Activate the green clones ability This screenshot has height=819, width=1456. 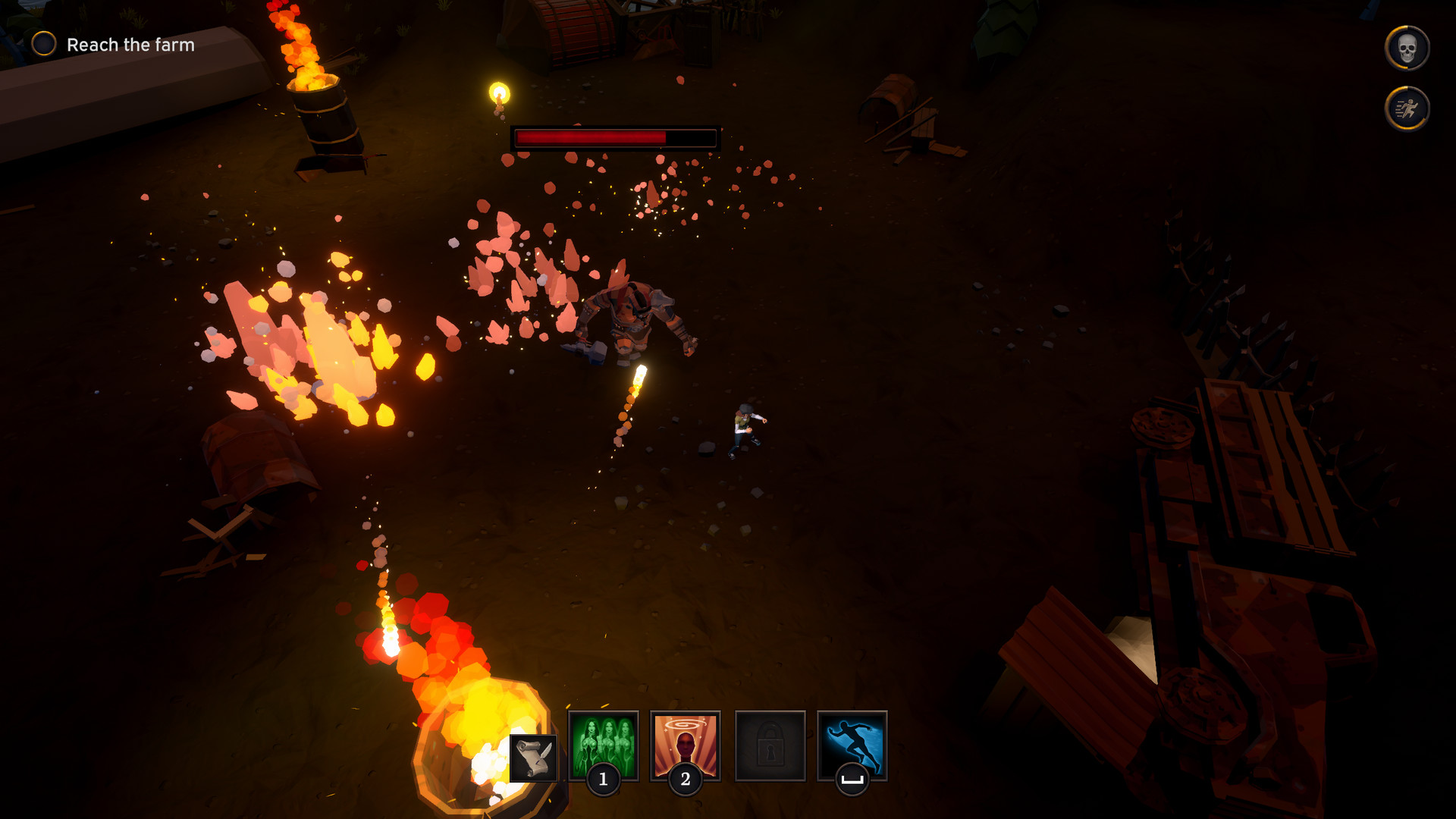pos(604,745)
